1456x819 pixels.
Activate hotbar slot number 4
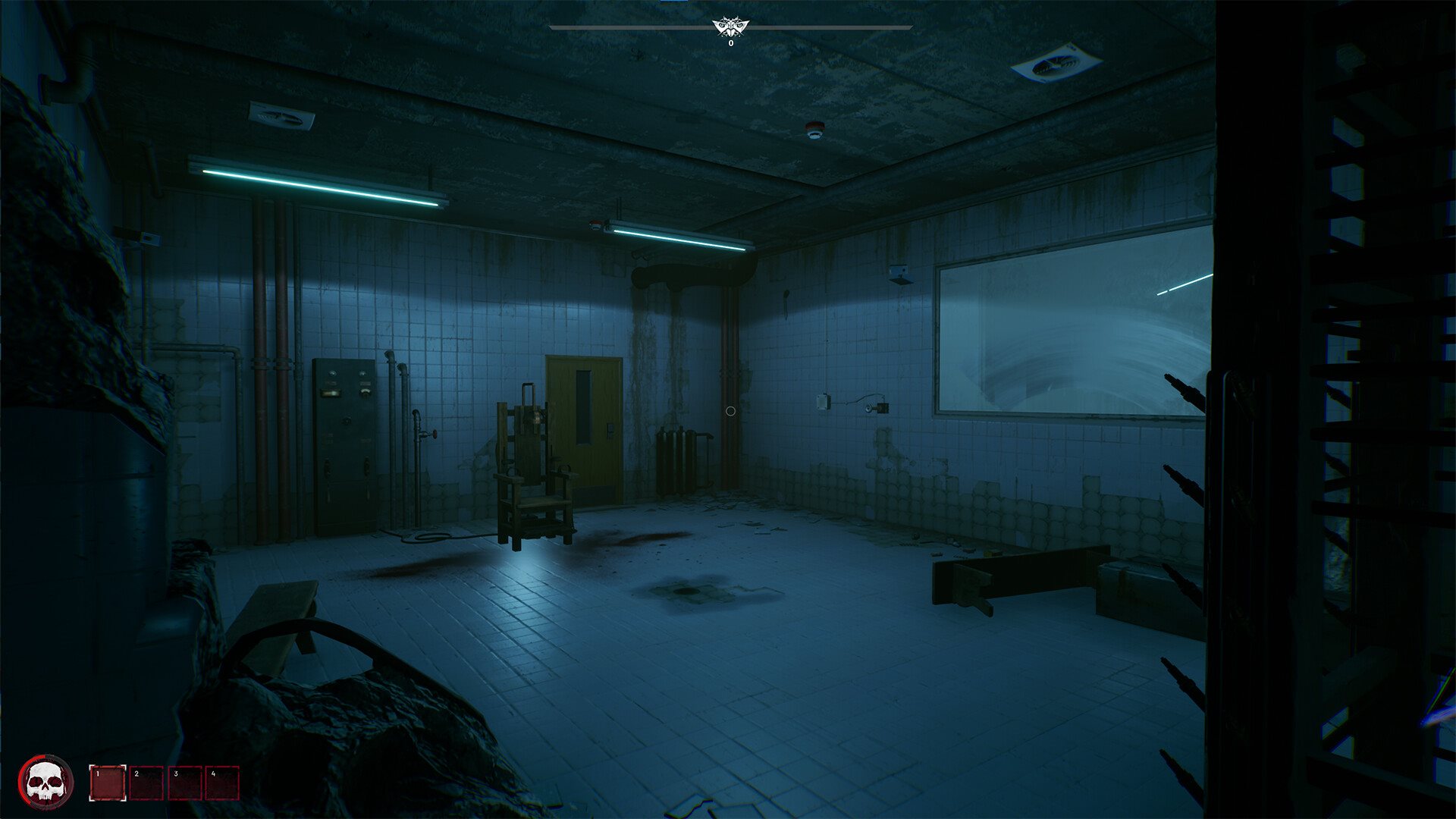coord(223,783)
